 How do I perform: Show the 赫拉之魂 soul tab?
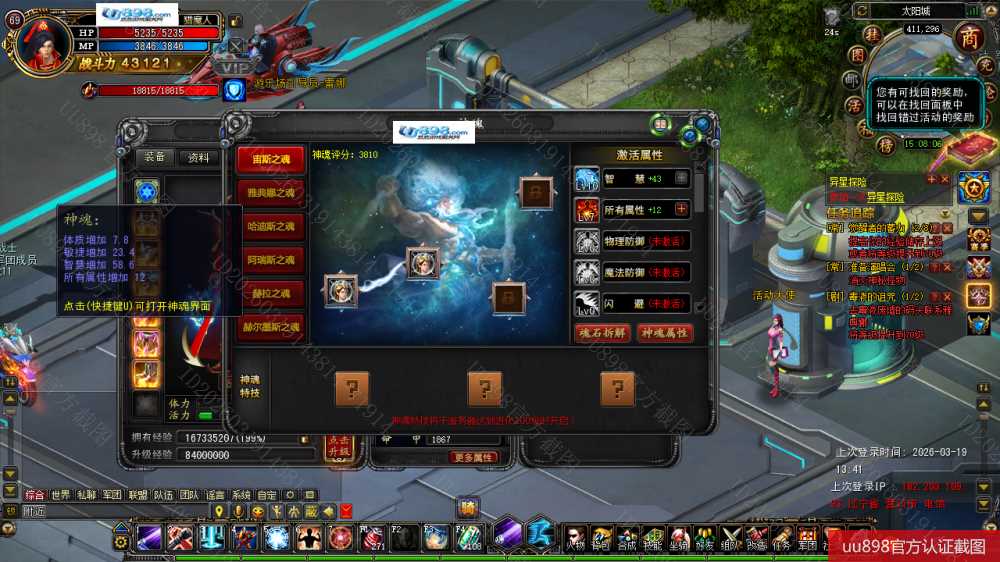pos(270,294)
